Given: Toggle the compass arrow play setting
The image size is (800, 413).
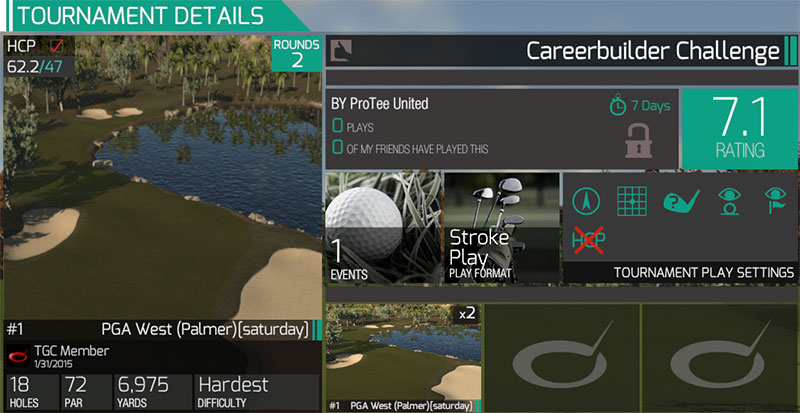Looking at the screenshot, I should [x=586, y=200].
